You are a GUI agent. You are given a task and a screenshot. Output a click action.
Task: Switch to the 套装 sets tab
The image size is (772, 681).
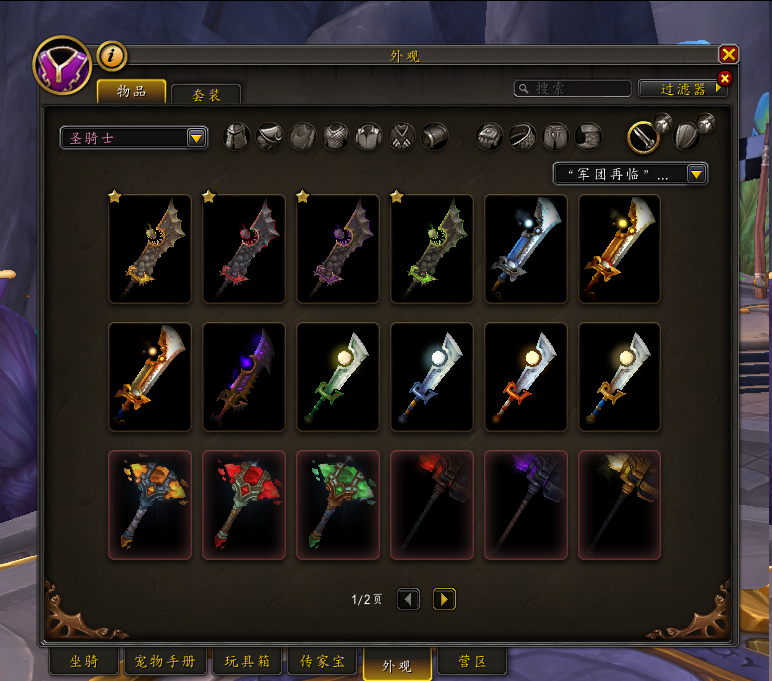point(206,94)
